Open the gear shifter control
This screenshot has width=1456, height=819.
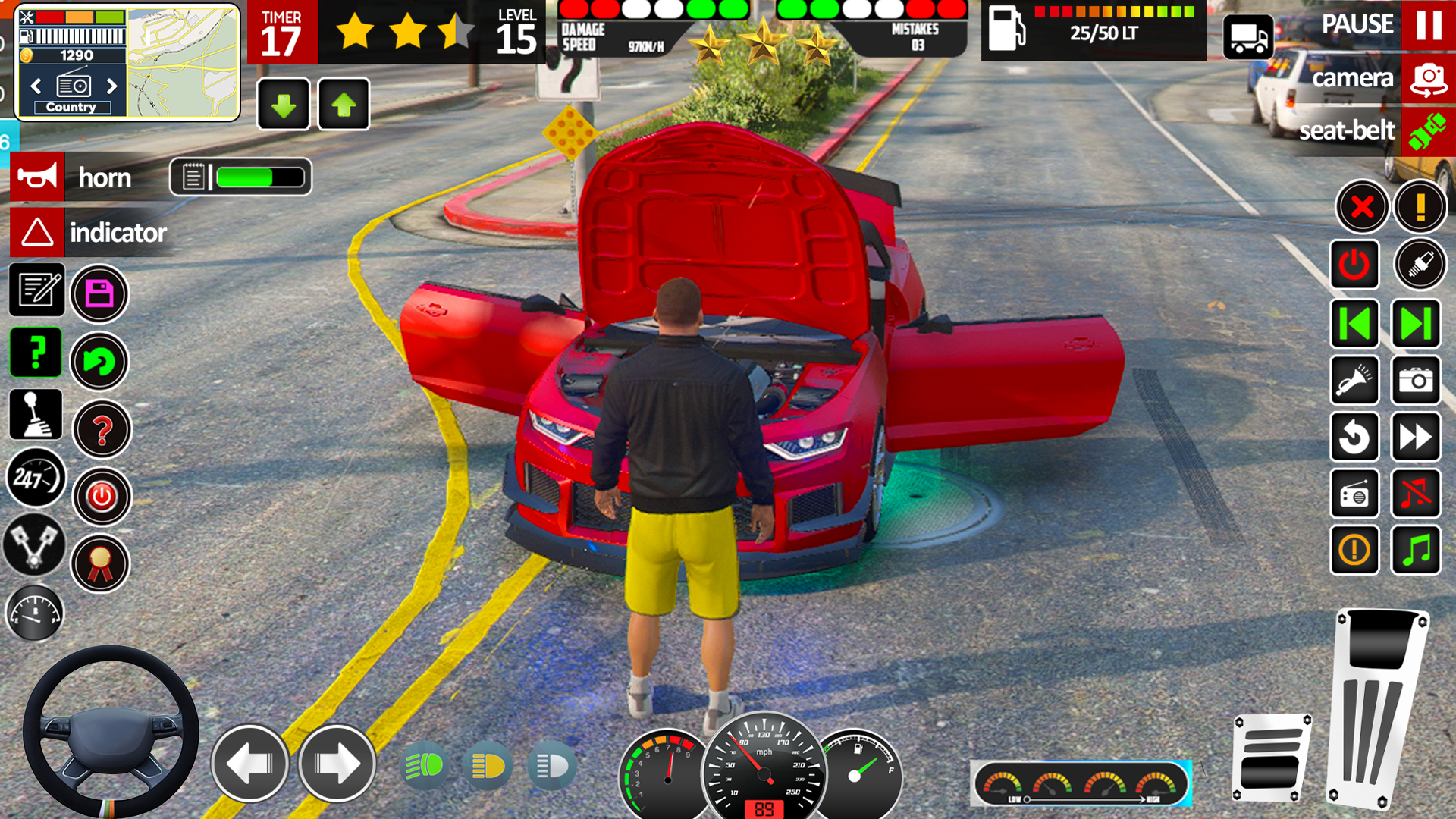(x=36, y=415)
